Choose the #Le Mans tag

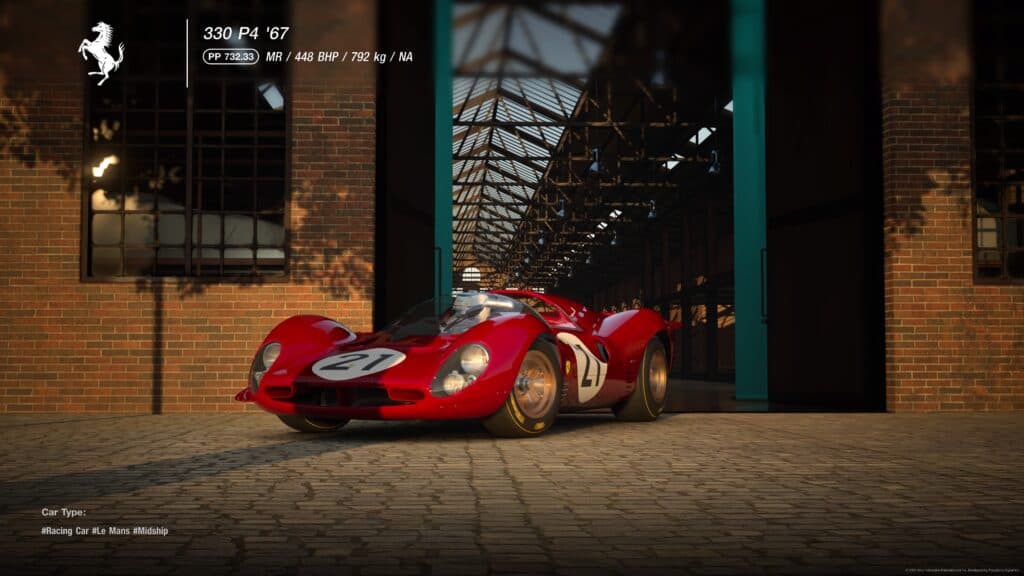tap(110, 531)
